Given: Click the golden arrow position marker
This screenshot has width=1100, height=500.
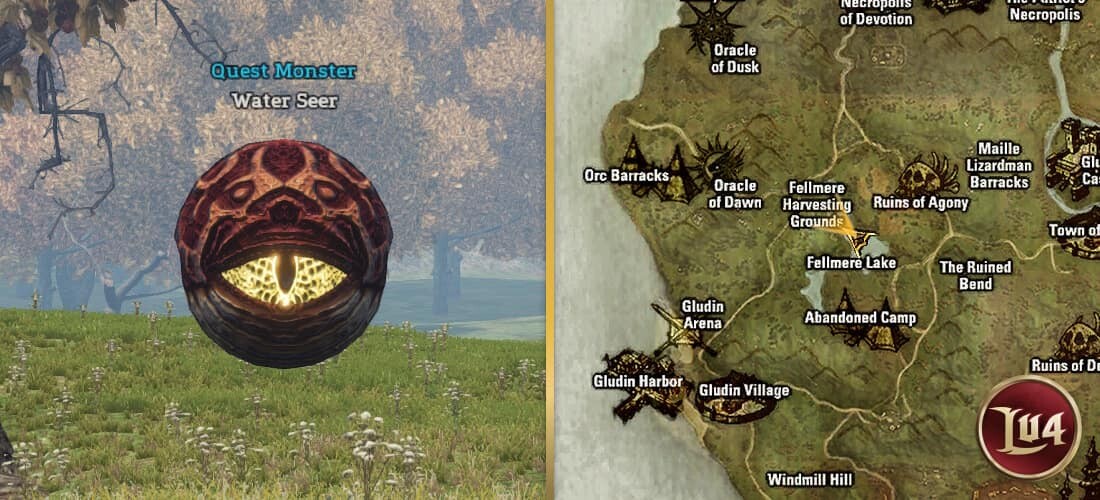Looking at the screenshot, I should (x=852, y=233).
